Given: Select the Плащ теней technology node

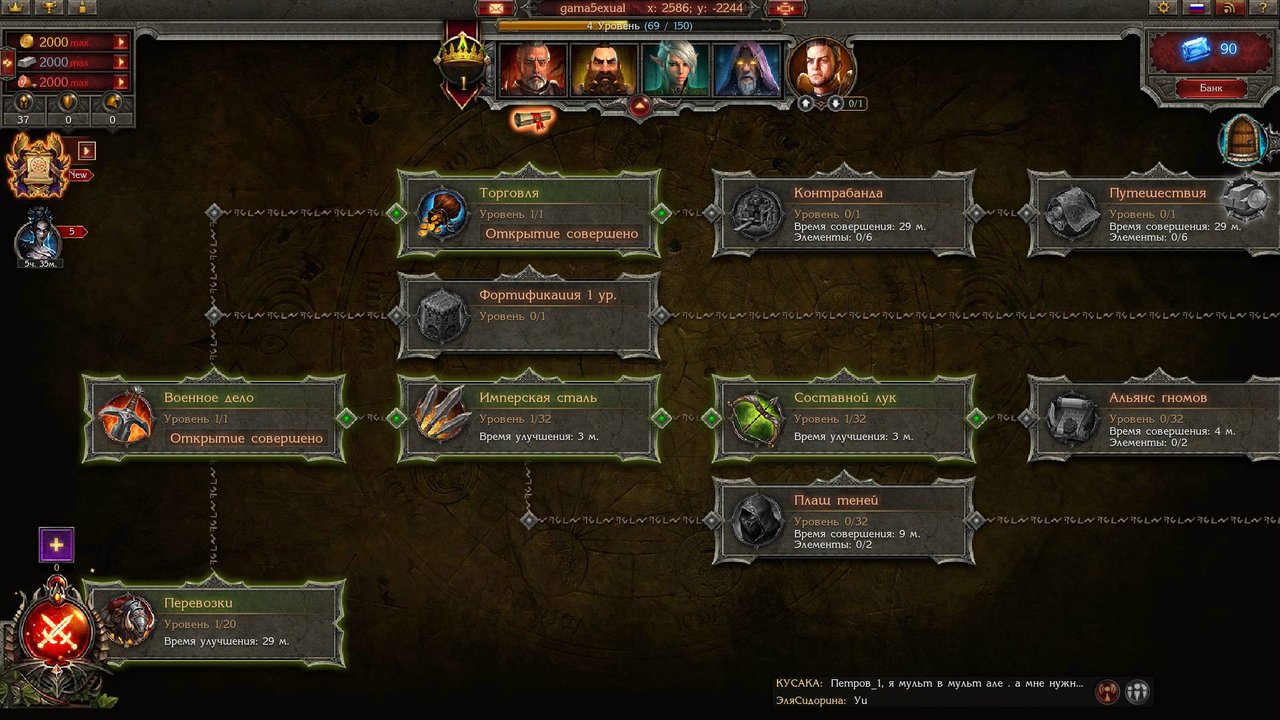Looking at the screenshot, I should [843, 520].
